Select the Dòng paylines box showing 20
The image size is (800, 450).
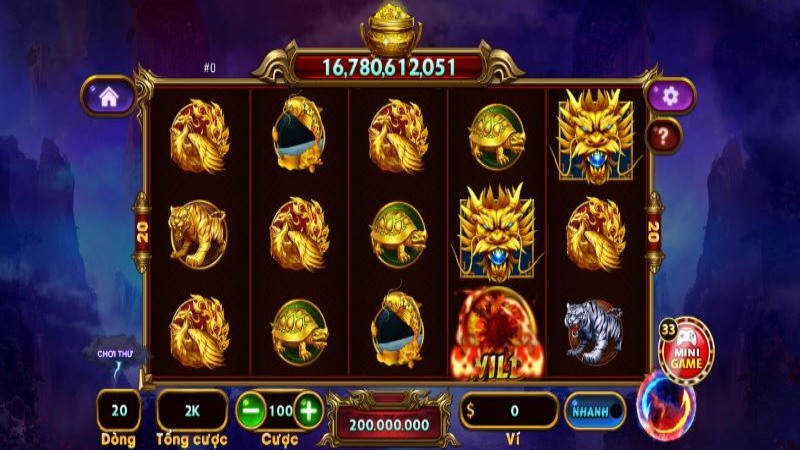119,410
